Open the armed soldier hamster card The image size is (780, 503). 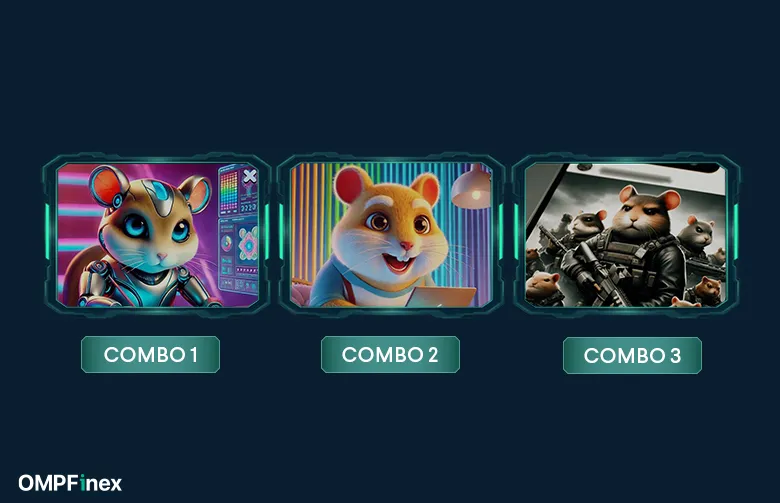(x=626, y=235)
